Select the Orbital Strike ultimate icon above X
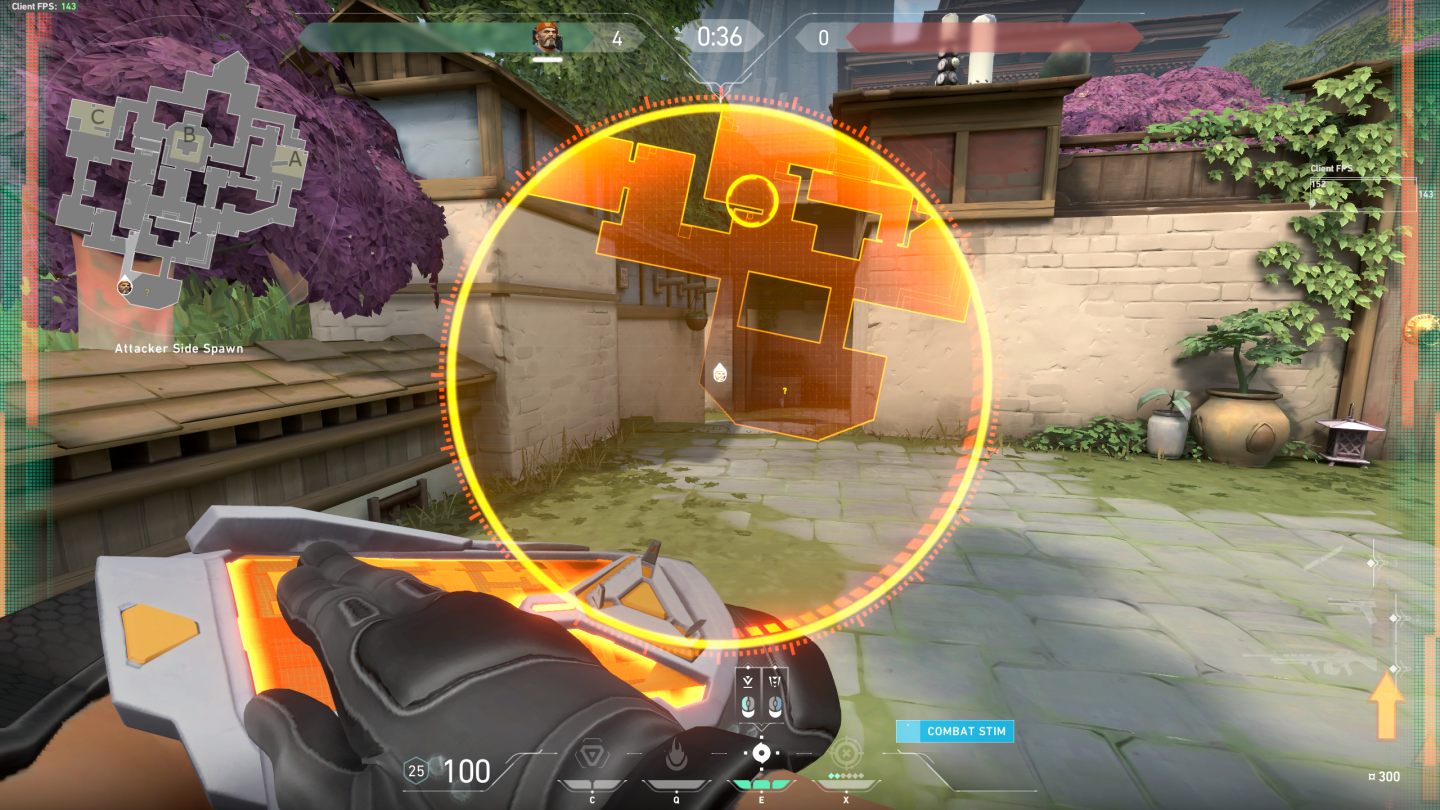This screenshot has width=1440, height=810. (x=845, y=753)
